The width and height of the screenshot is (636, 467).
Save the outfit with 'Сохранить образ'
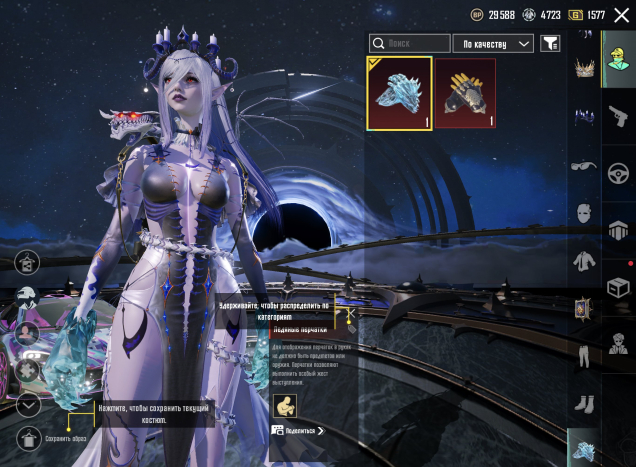pyautogui.click(x=28, y=438)
